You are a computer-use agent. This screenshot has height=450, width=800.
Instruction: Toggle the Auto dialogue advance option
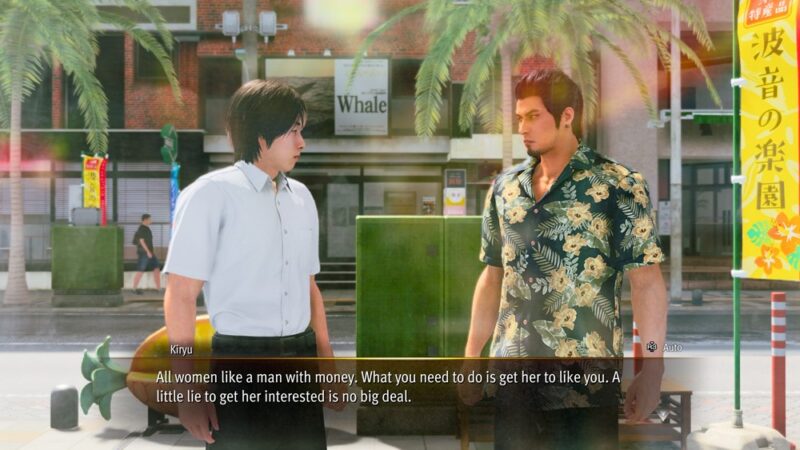pyautogui.click(x=662, y=345)
